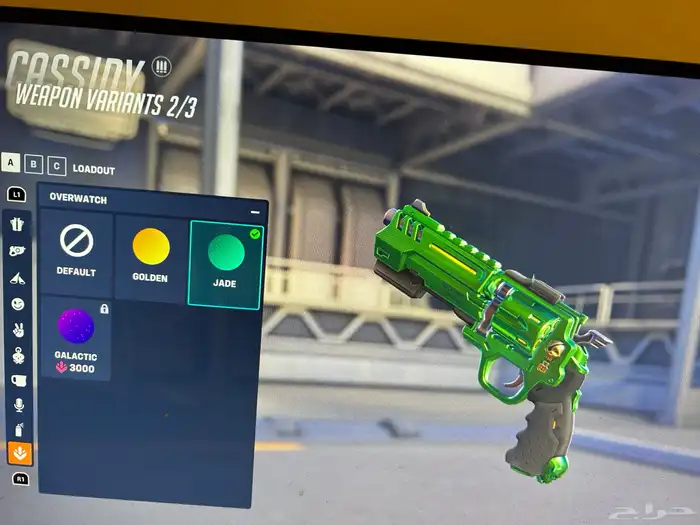This screenshot has width=700, height=525.
Task: Switch to loadout B
Action: pyautogui.click(x=33, y=164)
